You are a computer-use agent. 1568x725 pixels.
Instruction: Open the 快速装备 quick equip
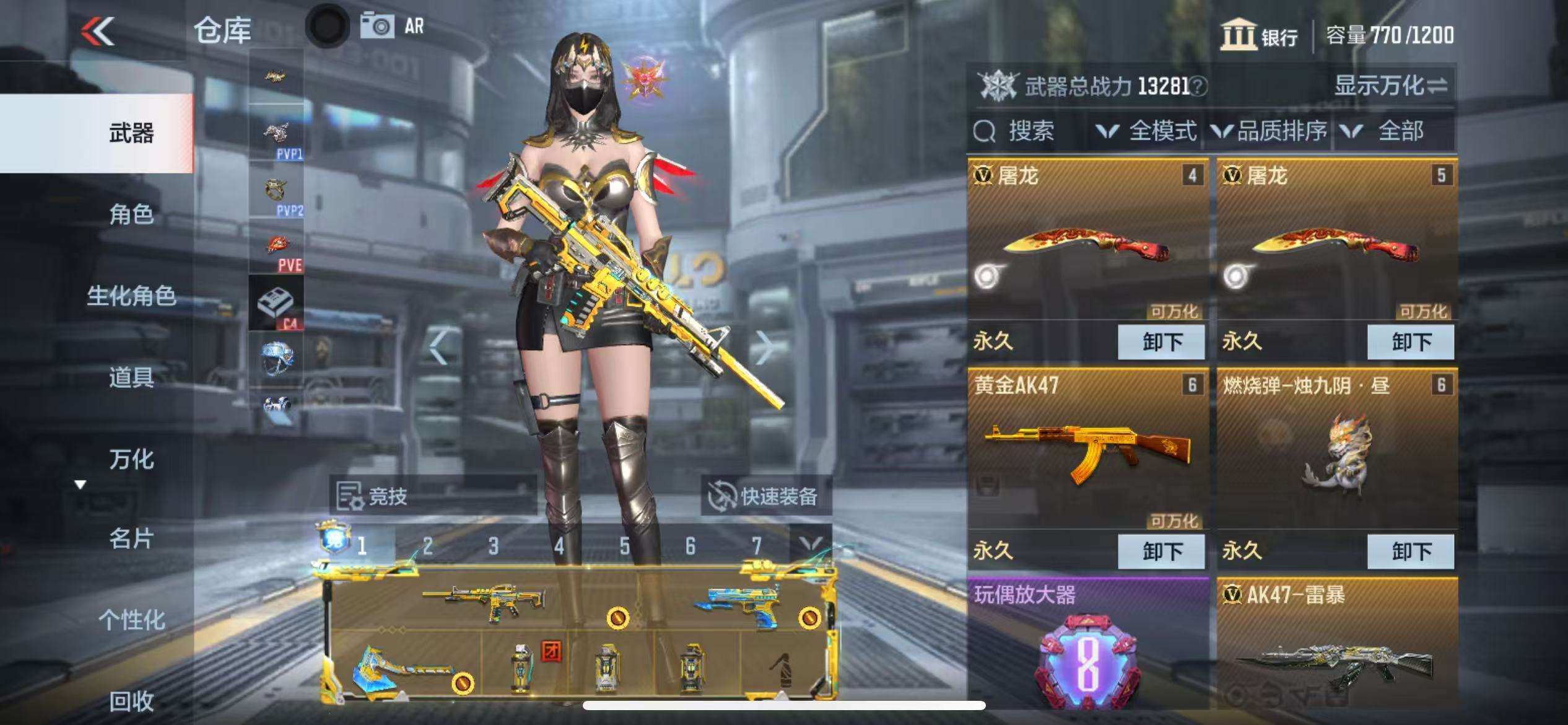765,496
